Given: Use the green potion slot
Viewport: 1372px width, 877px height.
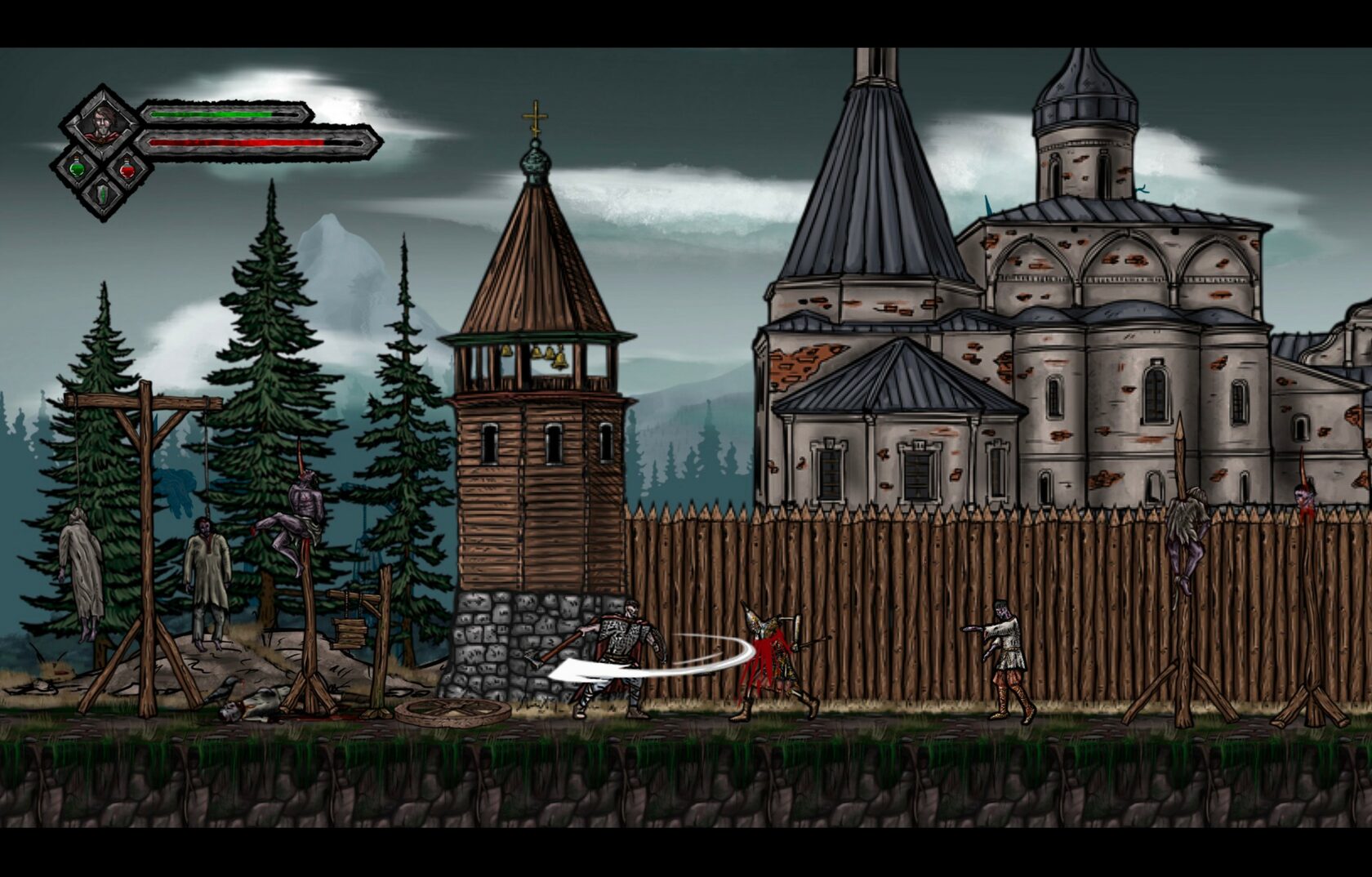Looking at the screenshot, I should click(x=77, y=170).
